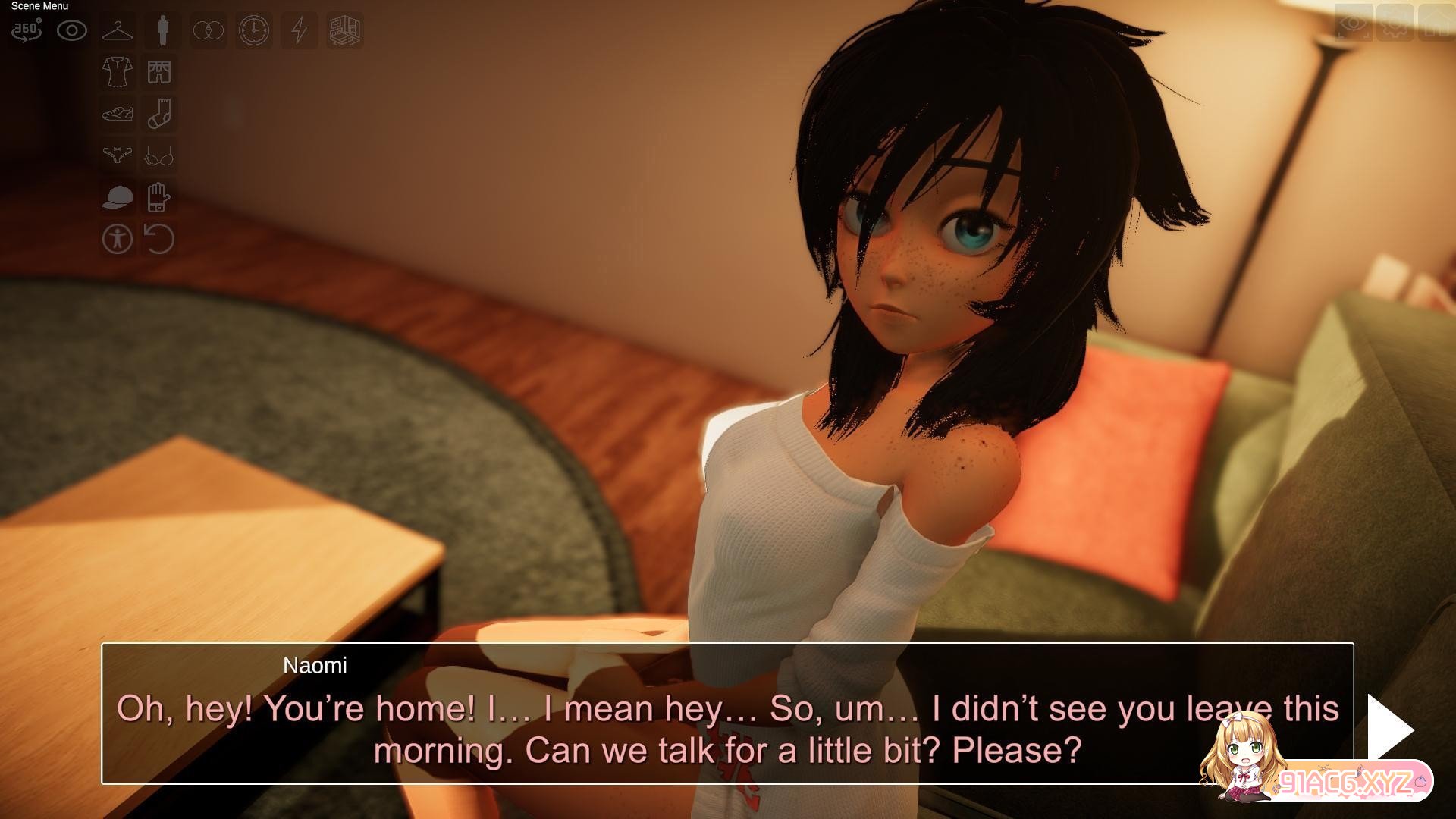
Task: Open the isometric room layout icon
Action: (x=344, y=30)
